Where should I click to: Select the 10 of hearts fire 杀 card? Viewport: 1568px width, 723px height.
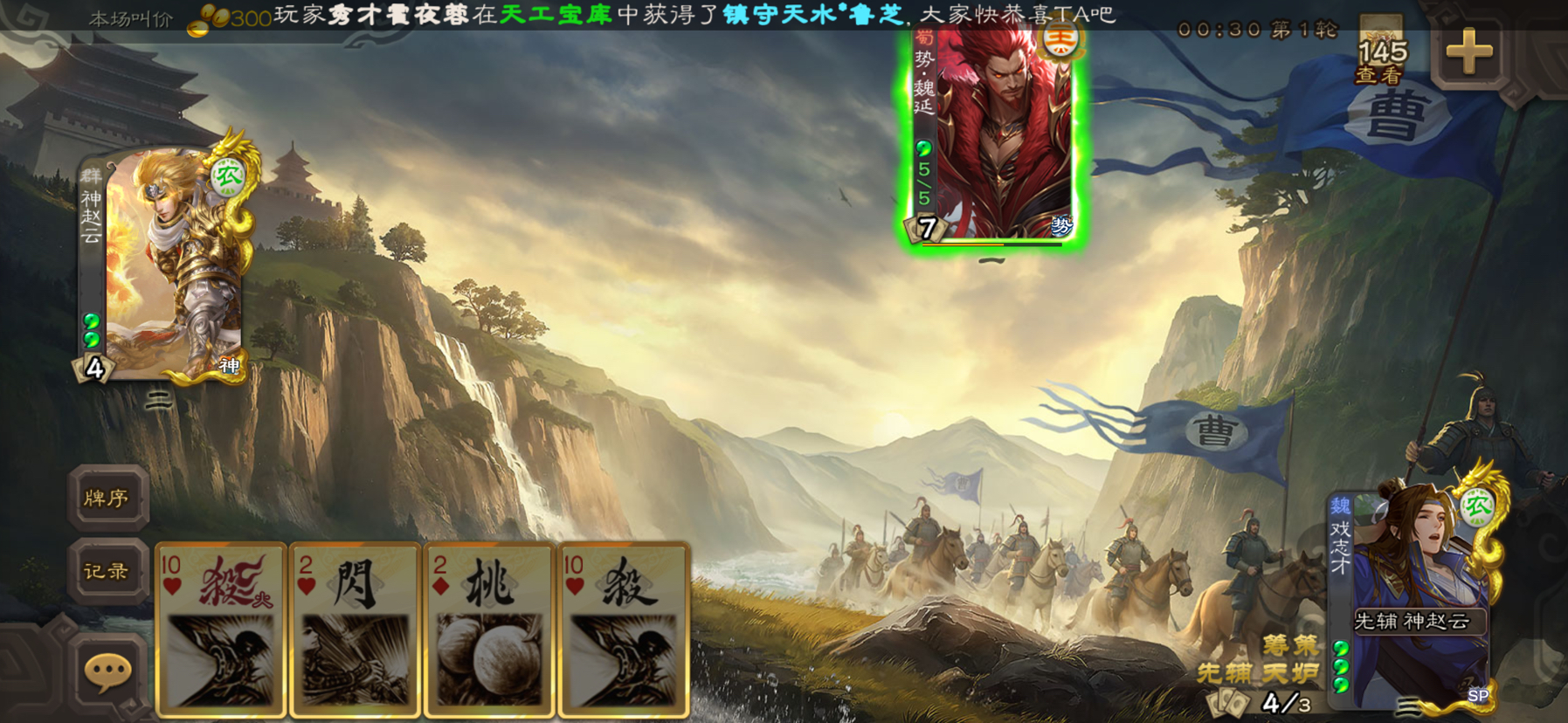(221, 629)
